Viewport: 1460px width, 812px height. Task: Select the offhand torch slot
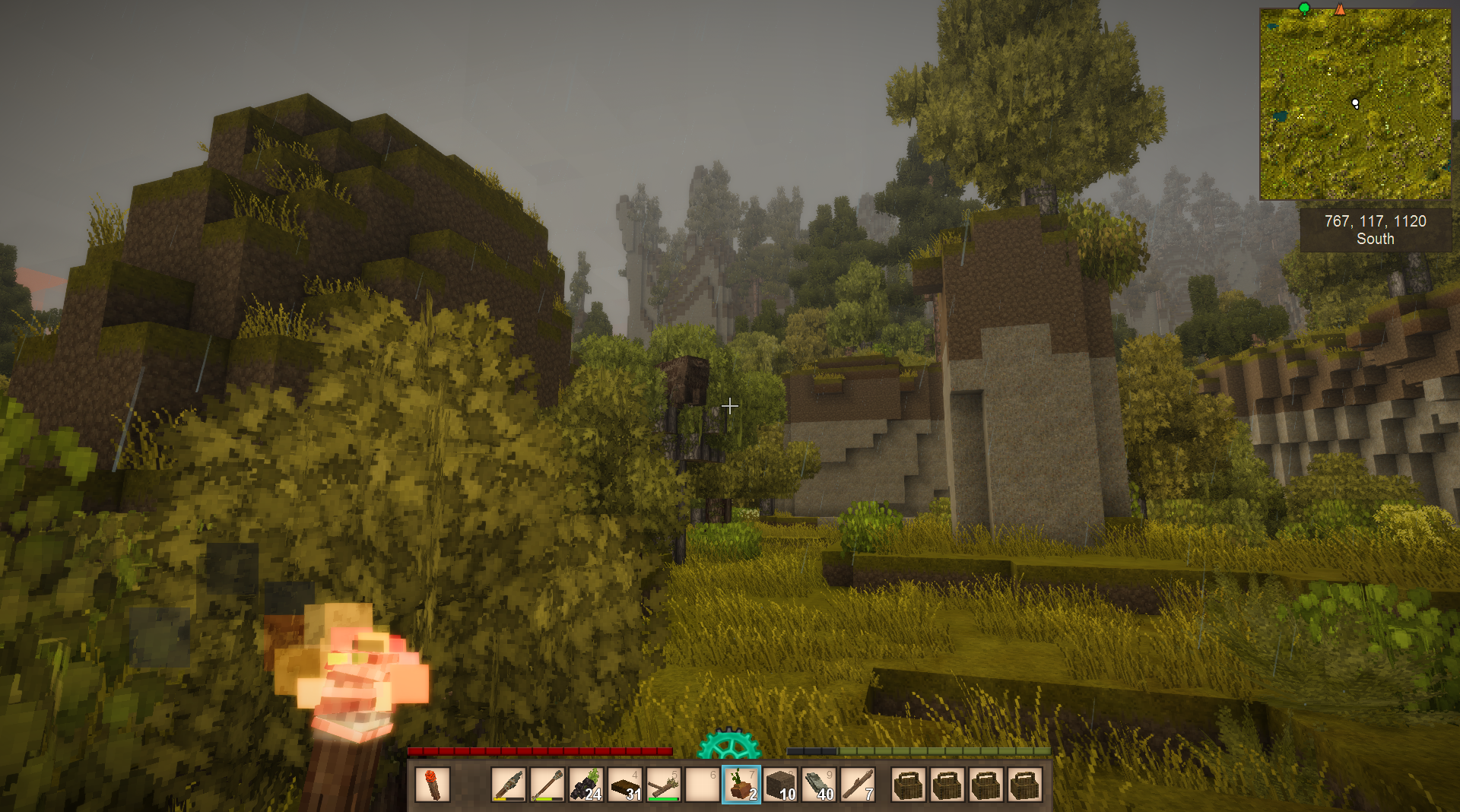(x=433, y=785)
